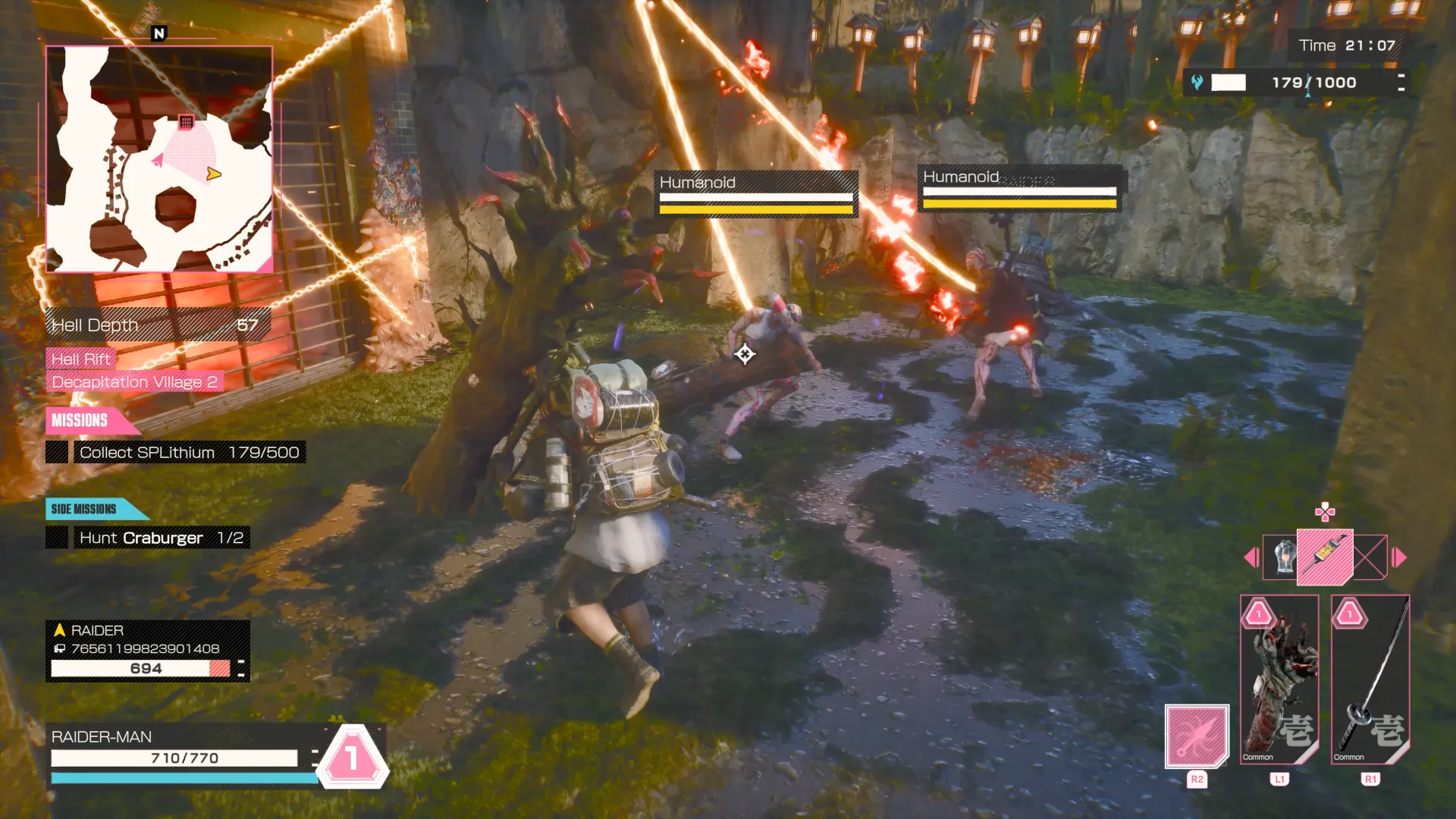The height and width of the screenshot is (819, 1456).
Task: Open the MISSIONS header panel
Action: pyautogui.click(x=81, y=421)
